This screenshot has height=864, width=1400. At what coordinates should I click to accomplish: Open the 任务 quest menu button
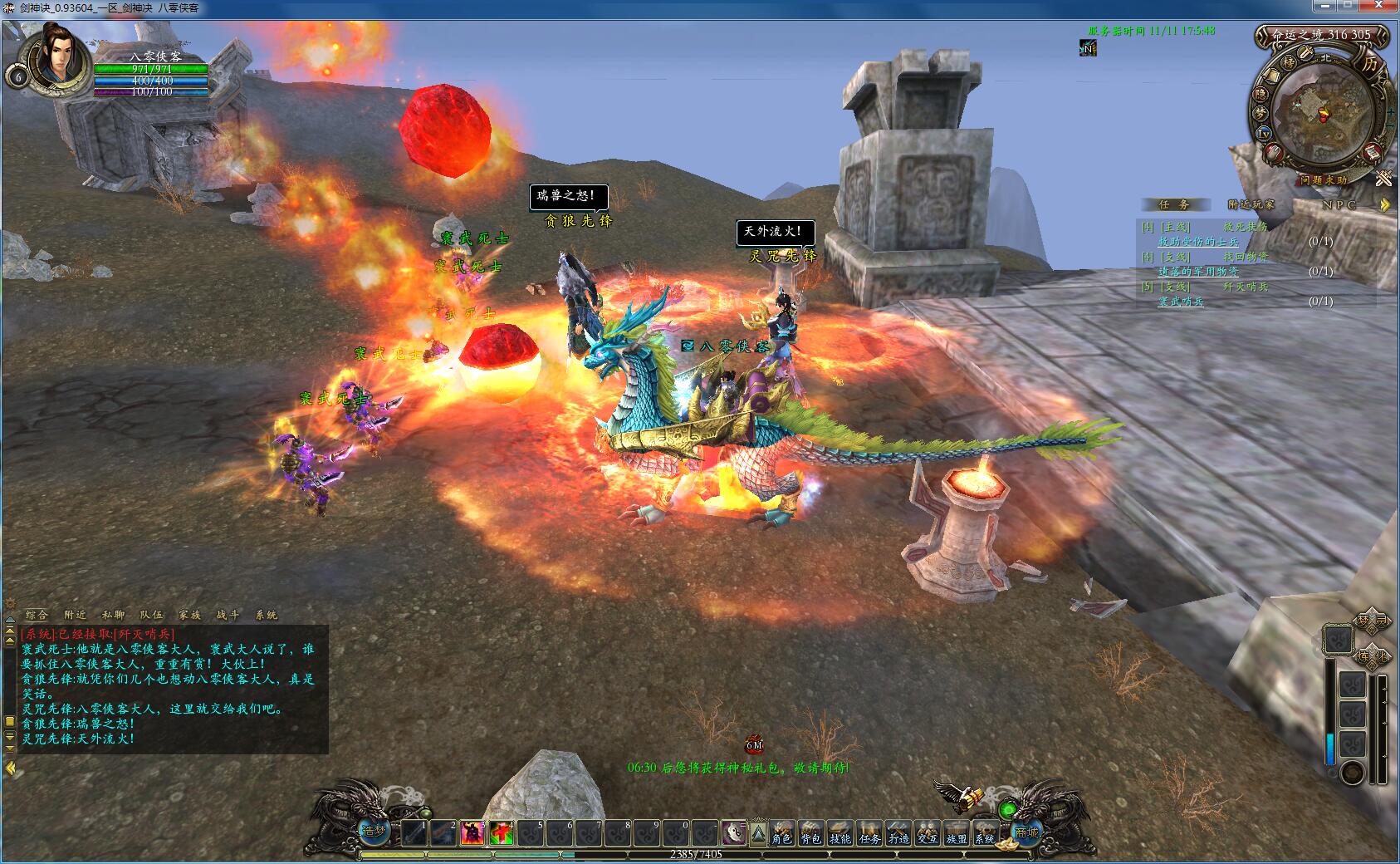pyautogui.click(x=869, y=834)
